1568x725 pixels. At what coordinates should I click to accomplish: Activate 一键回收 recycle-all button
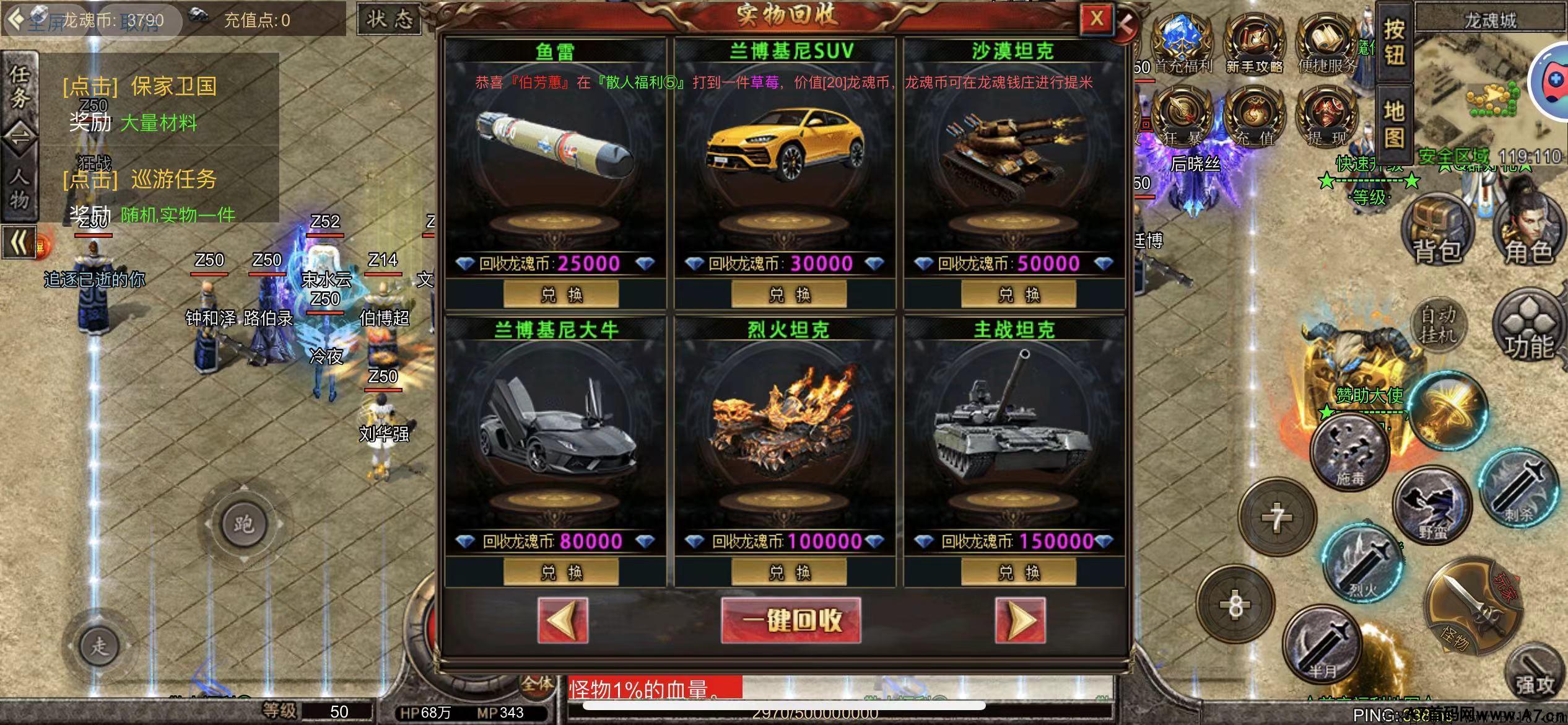(791, 620)
